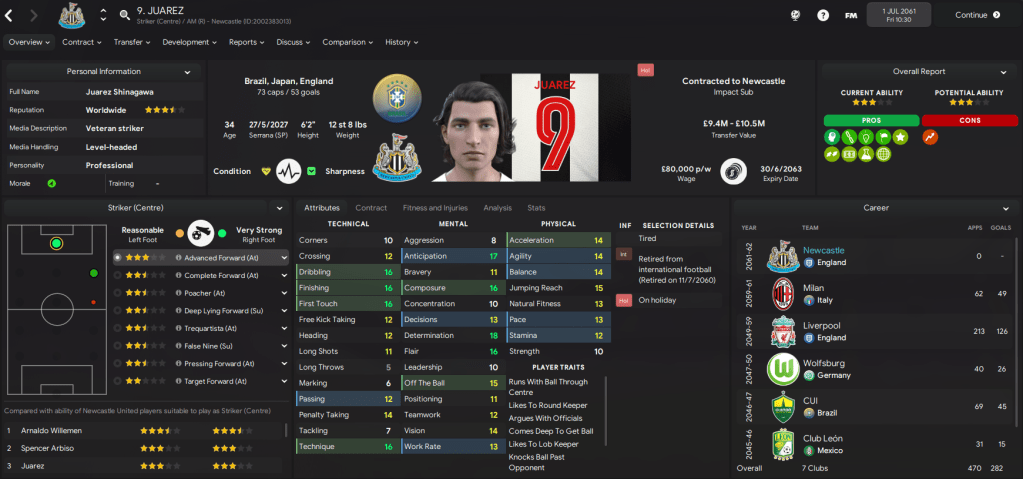Show the Stats tab
The width and height of the screenshot is (1023, 479).
[536, 208]
